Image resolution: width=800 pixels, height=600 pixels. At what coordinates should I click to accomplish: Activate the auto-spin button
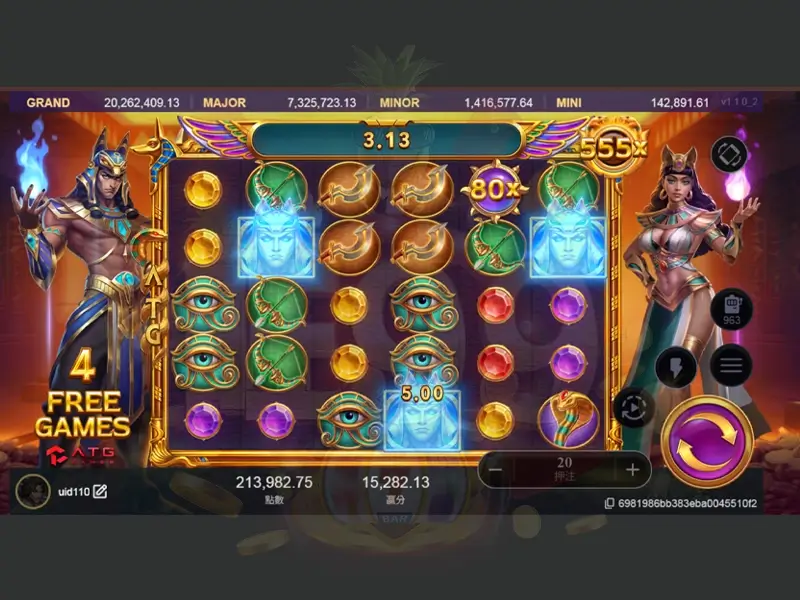[x=634, y=407]
